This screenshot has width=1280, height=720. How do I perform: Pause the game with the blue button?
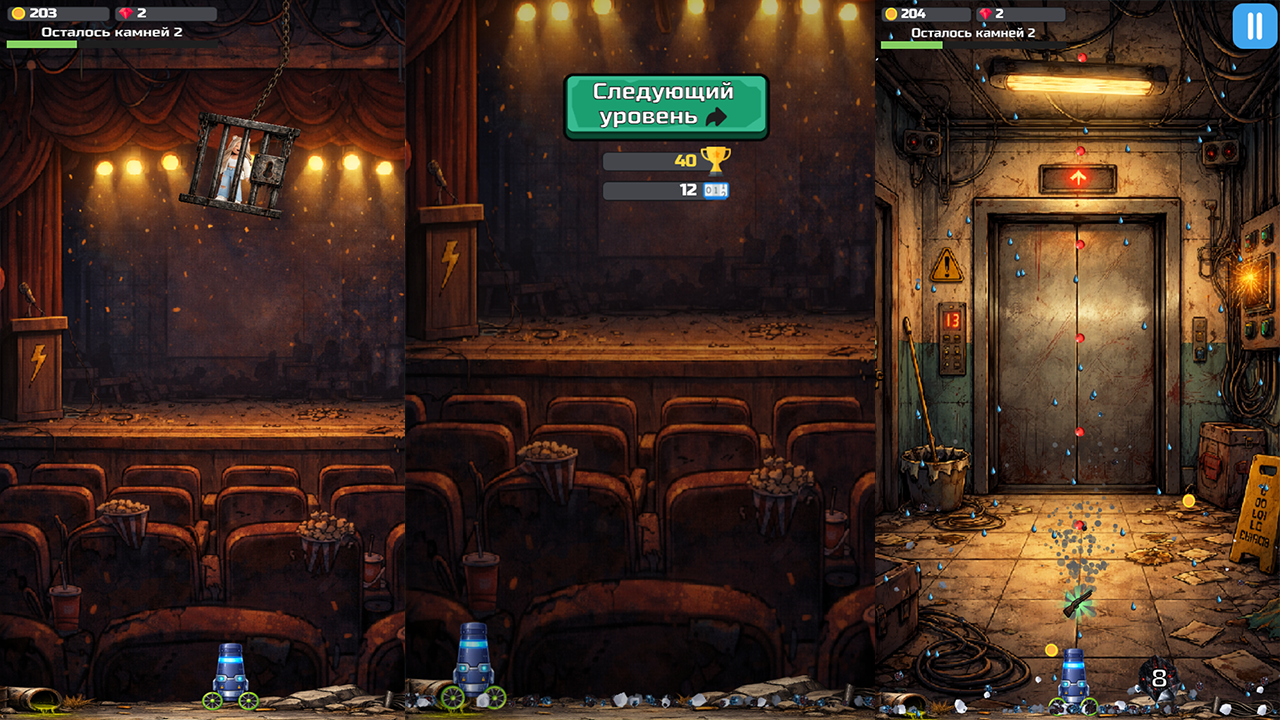coord(1254,26)
